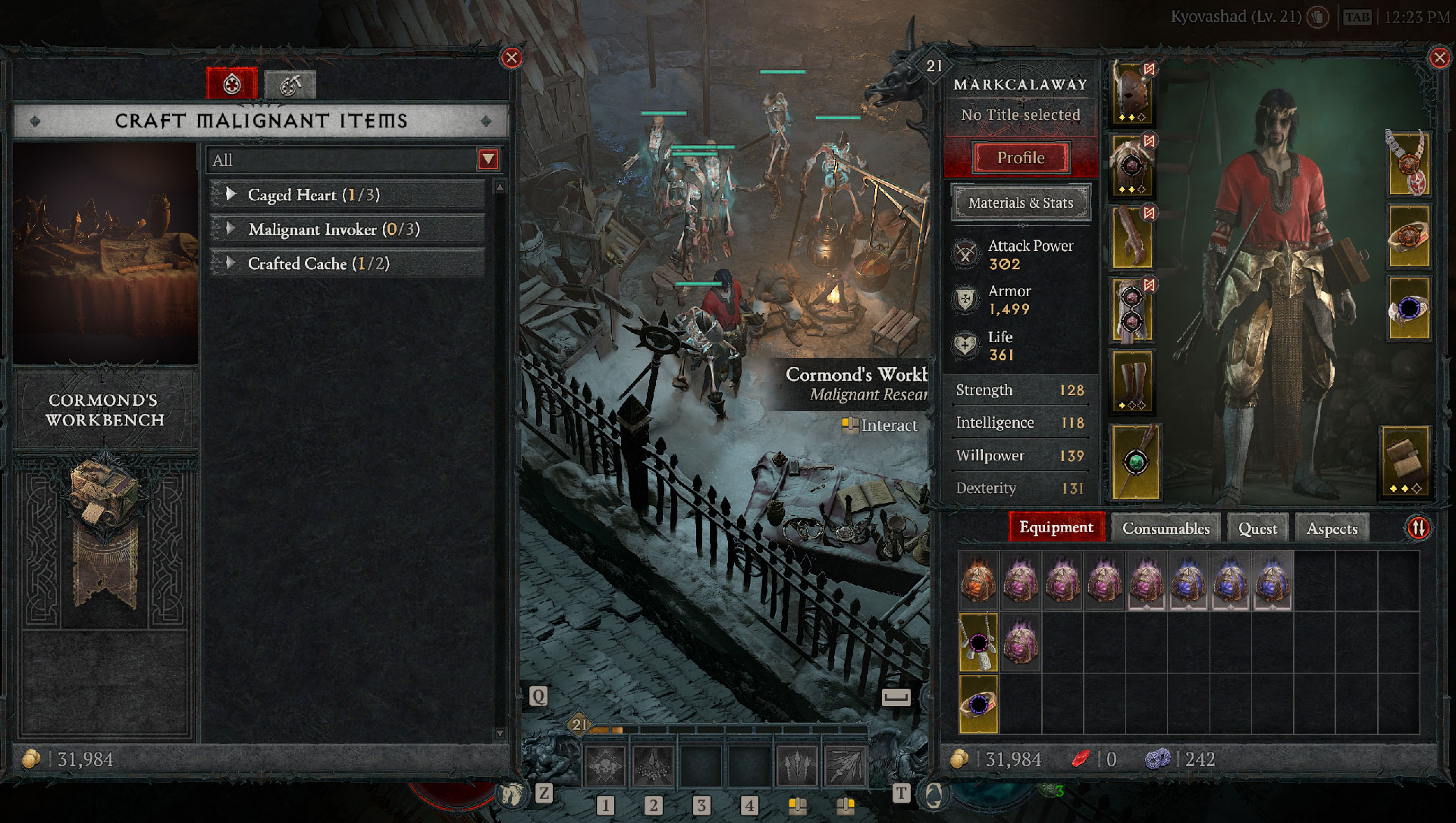Select the equipped boots slot
The image size is (1456, 823).
pyautogui.click(x=1132, y=382)
